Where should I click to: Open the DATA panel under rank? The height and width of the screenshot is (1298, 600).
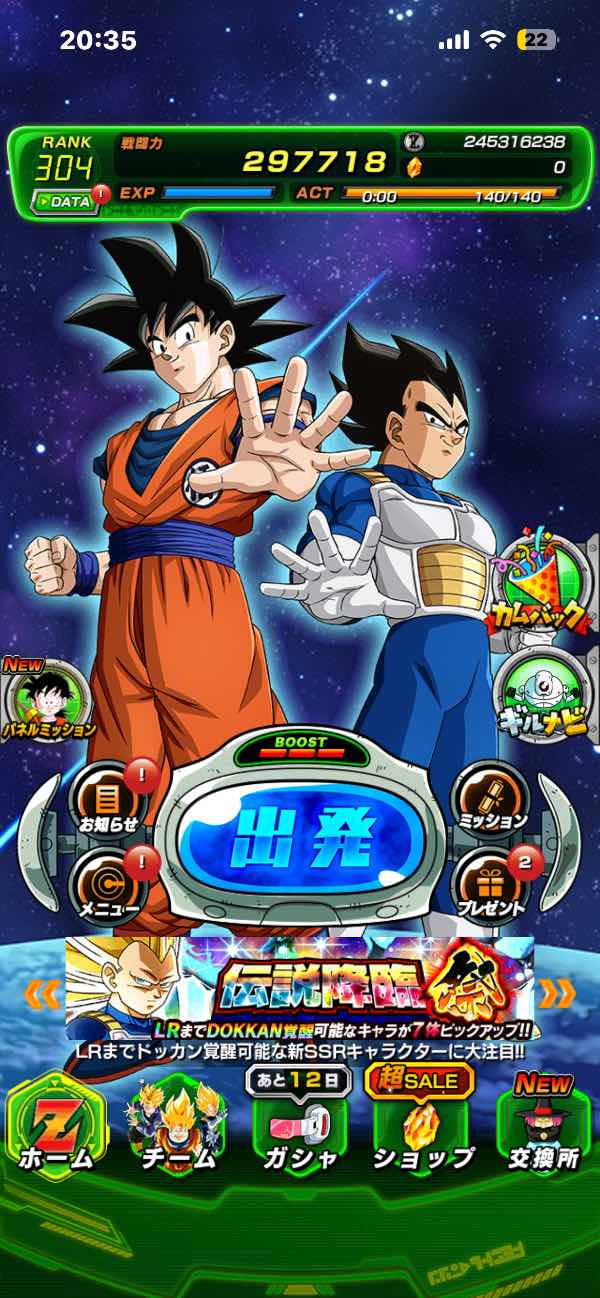65,201
